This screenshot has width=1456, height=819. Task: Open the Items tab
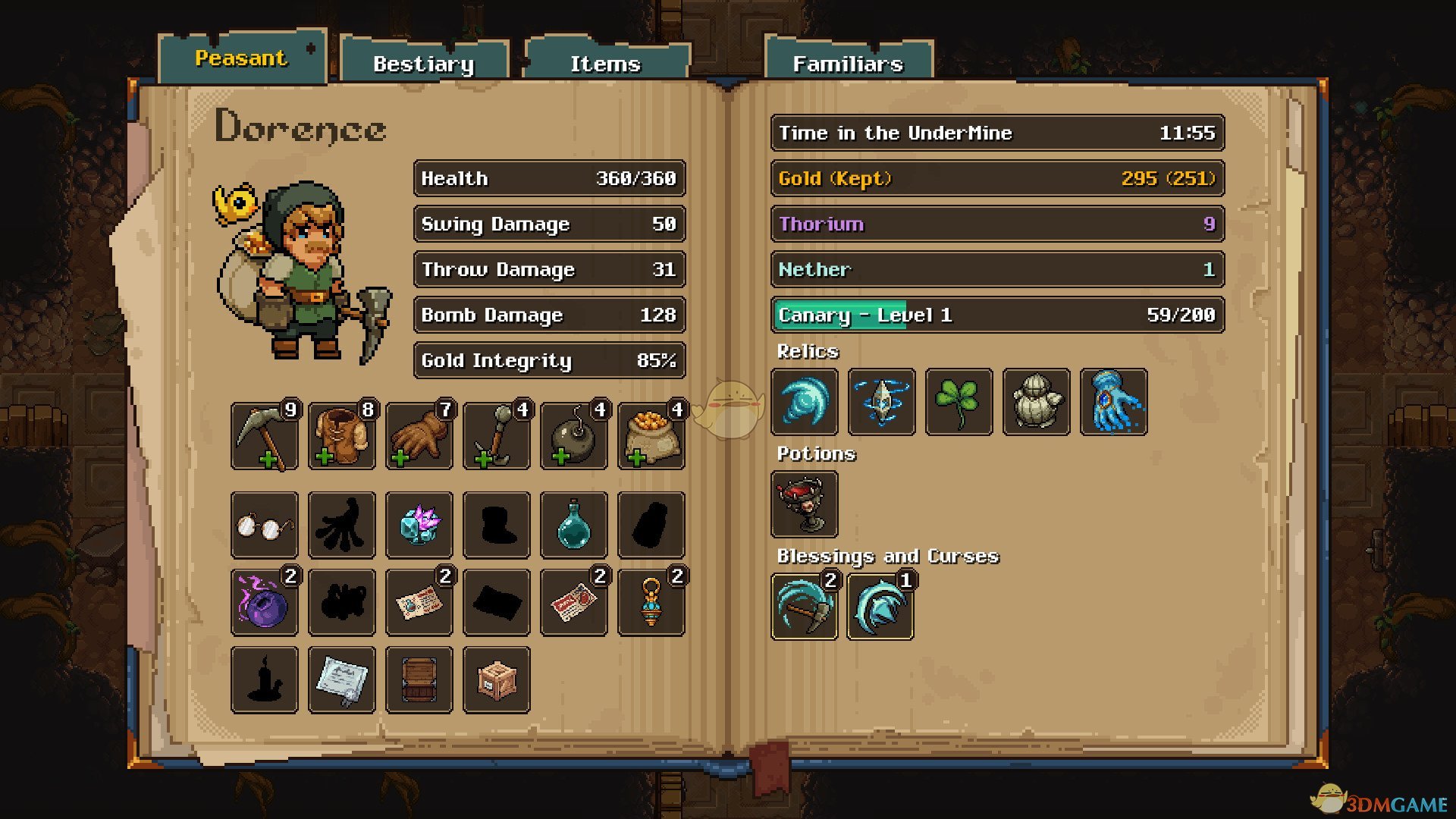[605, 64]
